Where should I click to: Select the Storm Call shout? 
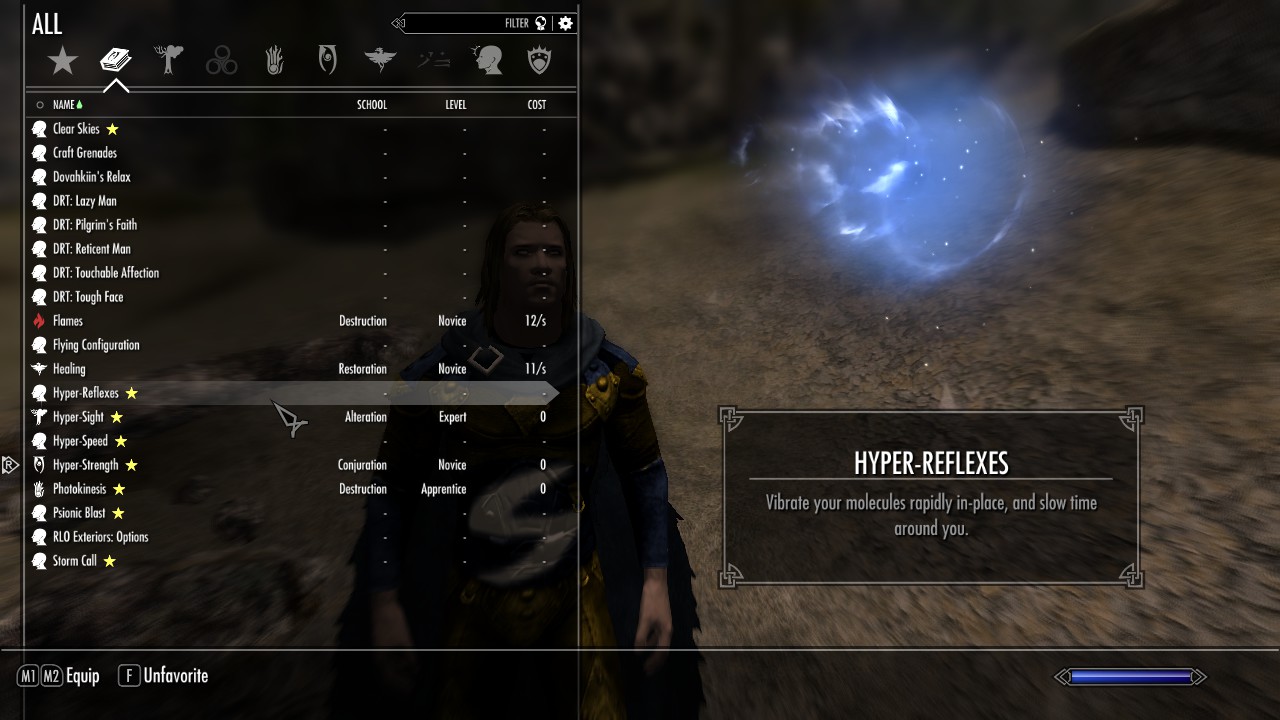pos(75,561)
